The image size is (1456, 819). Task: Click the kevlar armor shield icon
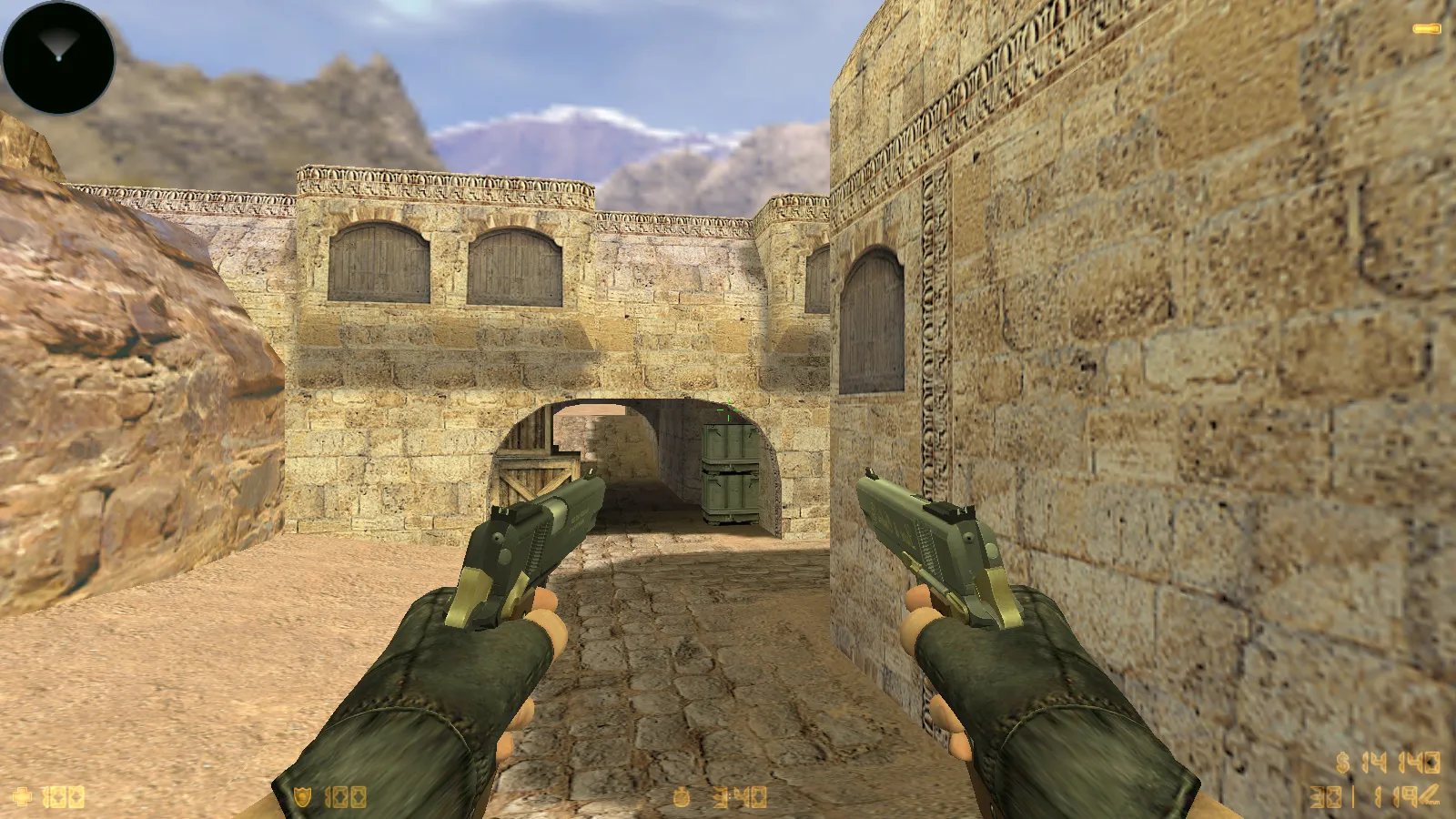(x=303, y=798)
